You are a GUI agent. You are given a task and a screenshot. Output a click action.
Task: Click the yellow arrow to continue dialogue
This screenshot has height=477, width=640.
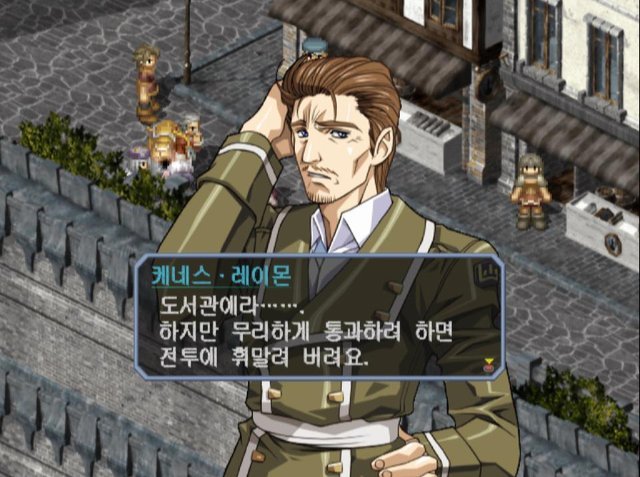[x=488, y=363]
